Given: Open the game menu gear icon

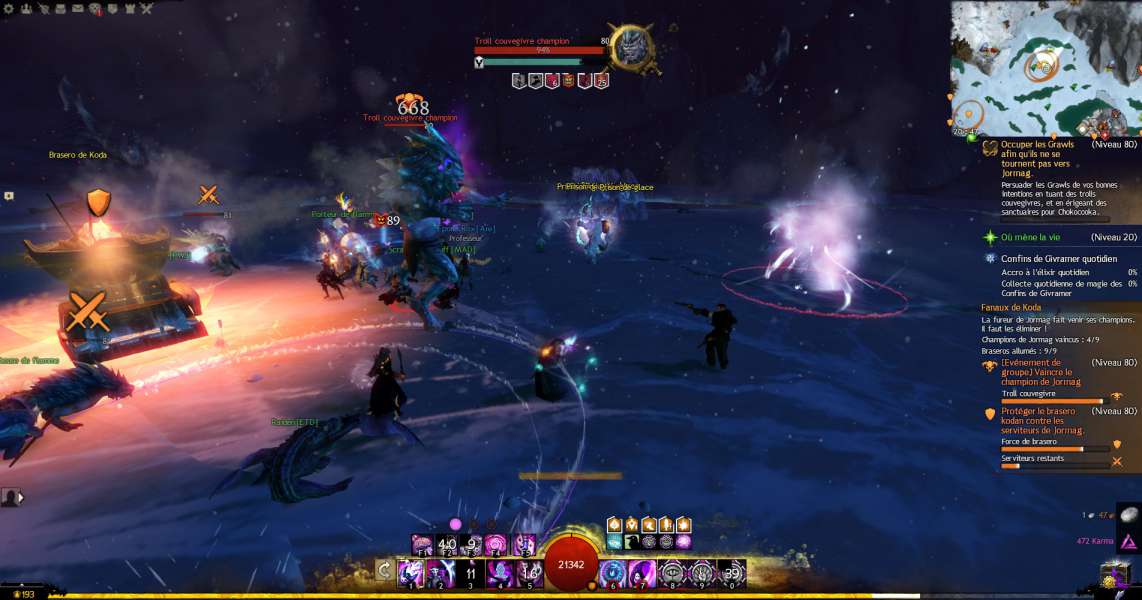Looking at the screenshot, I should [10, 8].
